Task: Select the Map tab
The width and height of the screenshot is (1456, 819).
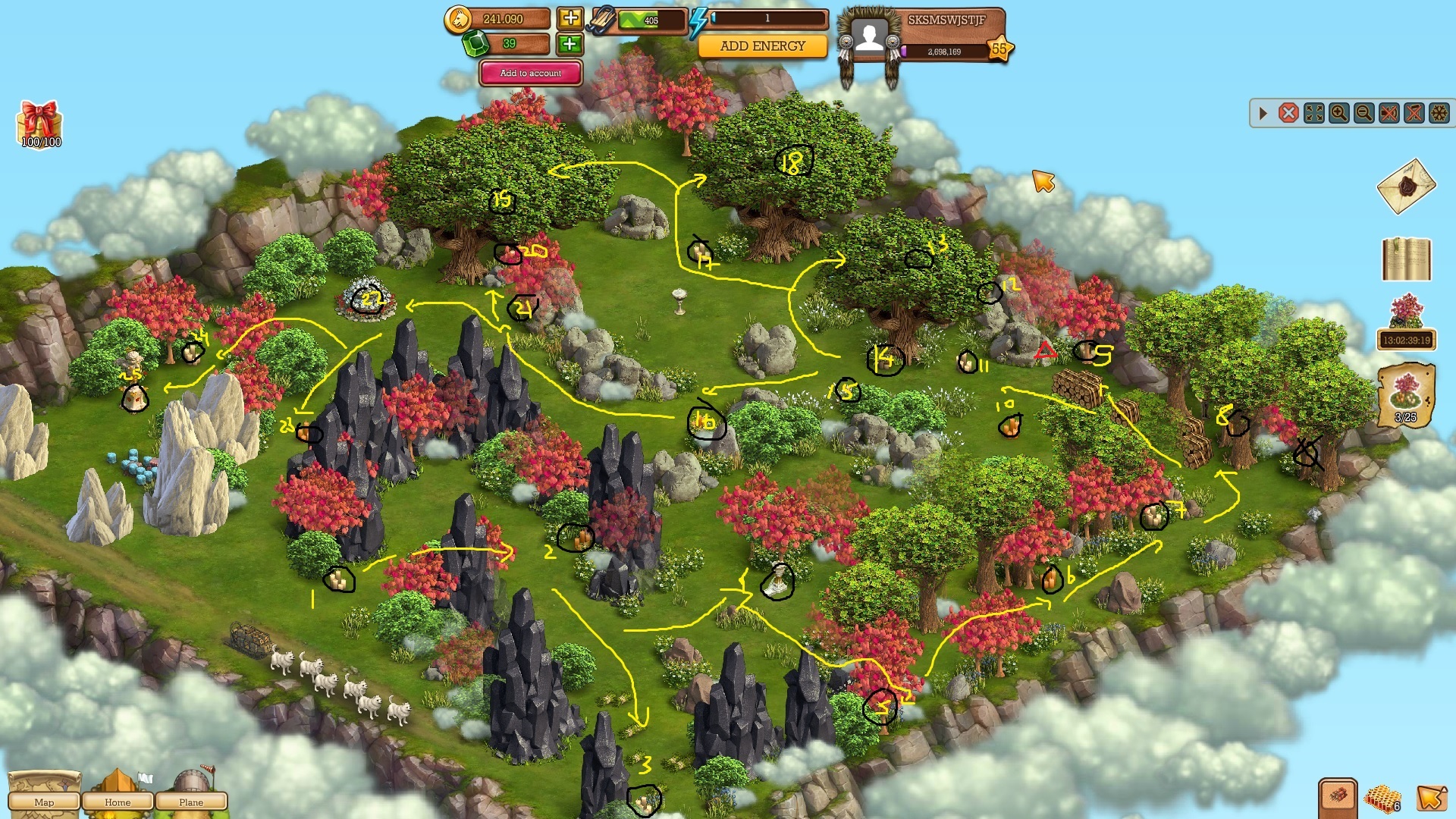Action: tap(44, 802)
